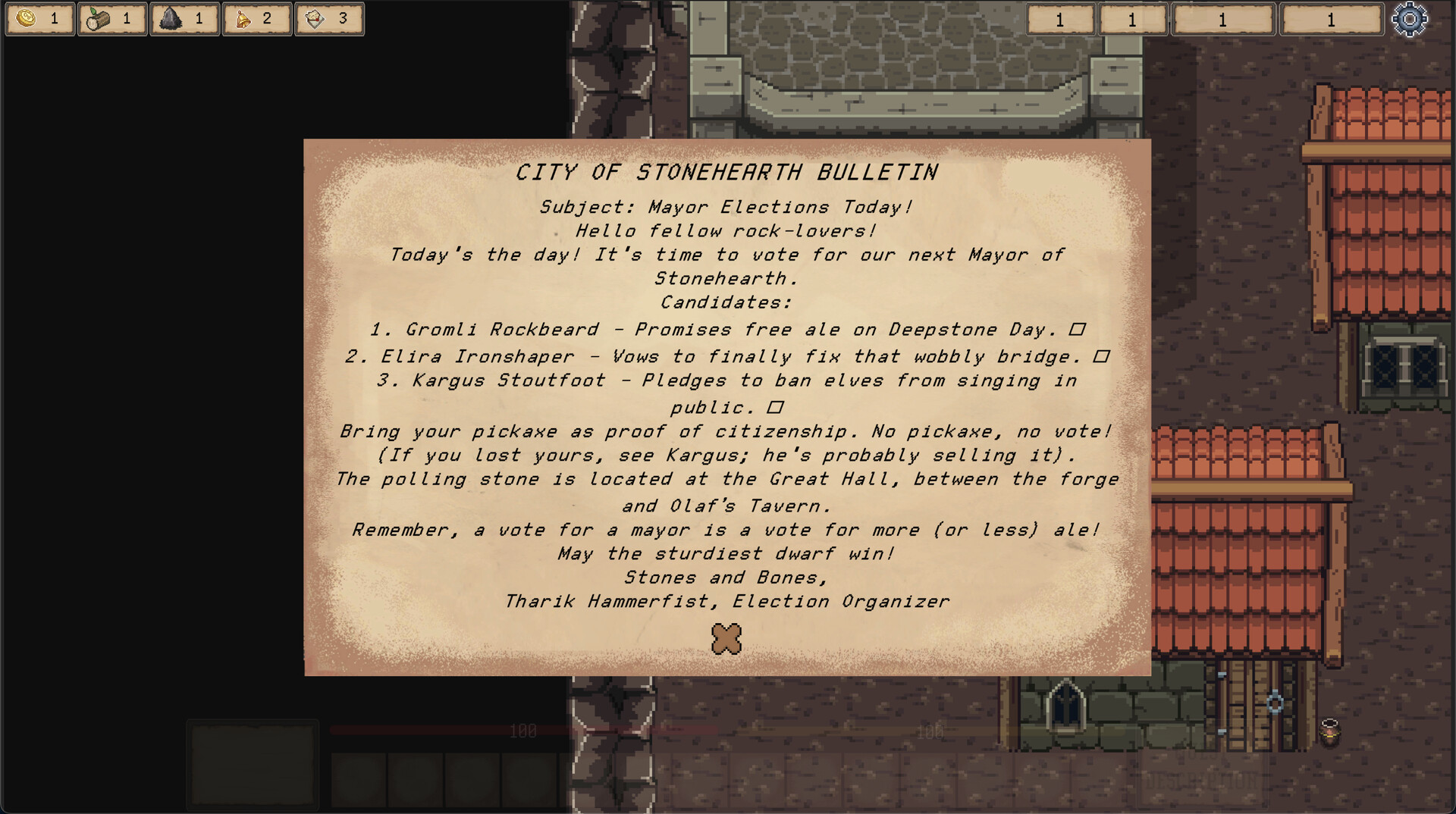Click the letter resource icon showing 3
Screen dimensions: 1456x814
(x=329, y=19)
